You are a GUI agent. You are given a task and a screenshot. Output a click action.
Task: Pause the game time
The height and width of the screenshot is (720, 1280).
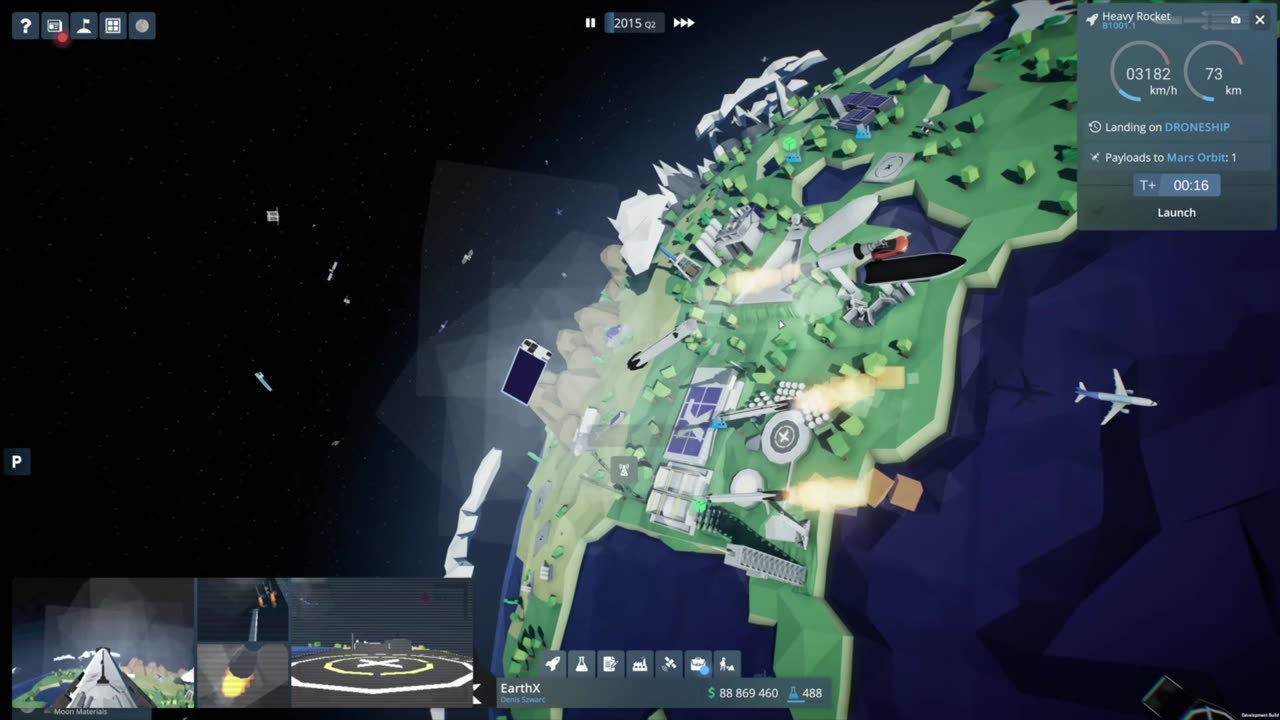point(590,23)
